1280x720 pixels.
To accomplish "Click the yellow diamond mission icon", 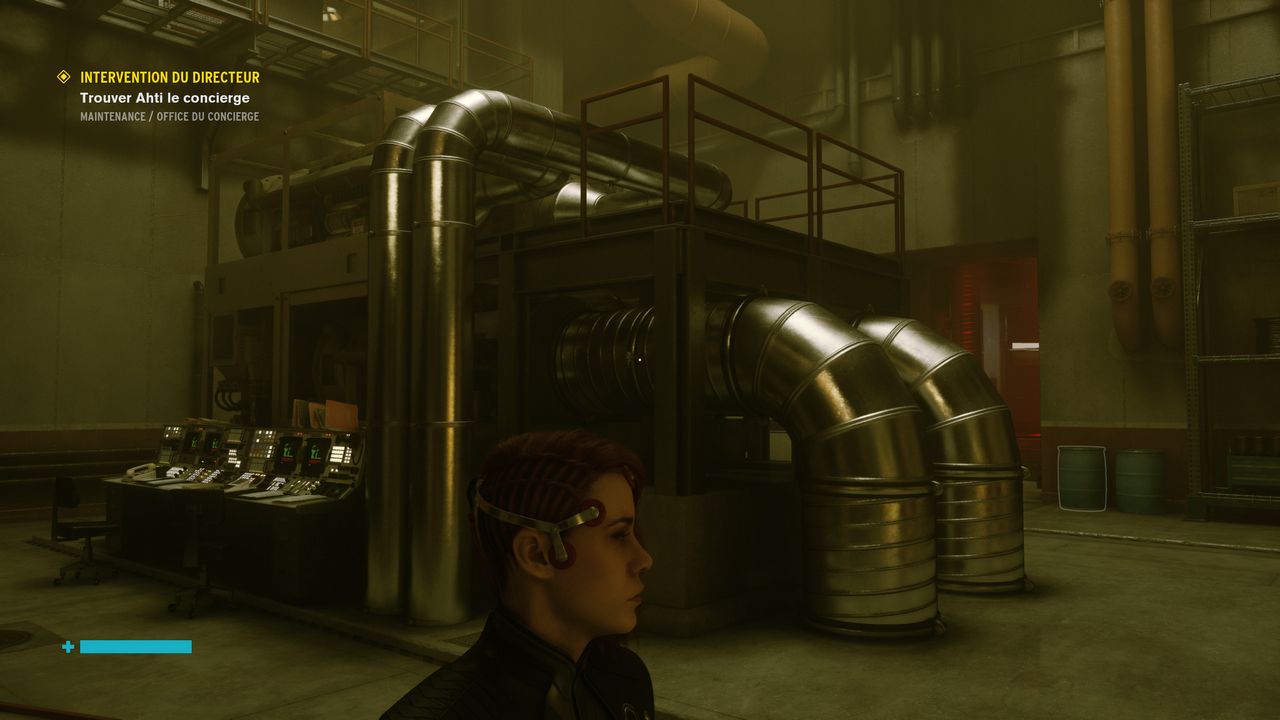I will click(x=64, y=77).
